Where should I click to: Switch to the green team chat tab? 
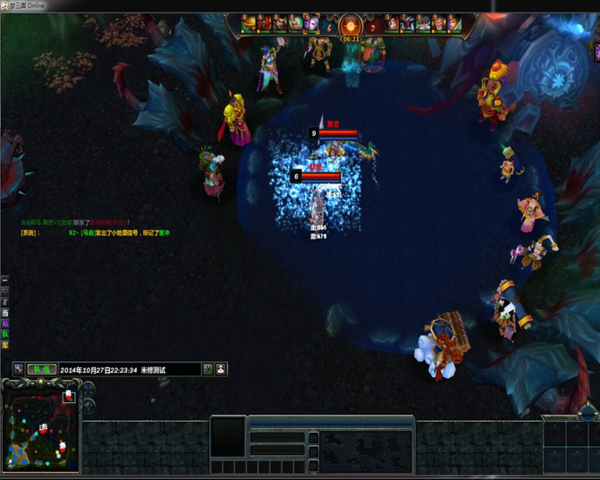tap(5, 334)
